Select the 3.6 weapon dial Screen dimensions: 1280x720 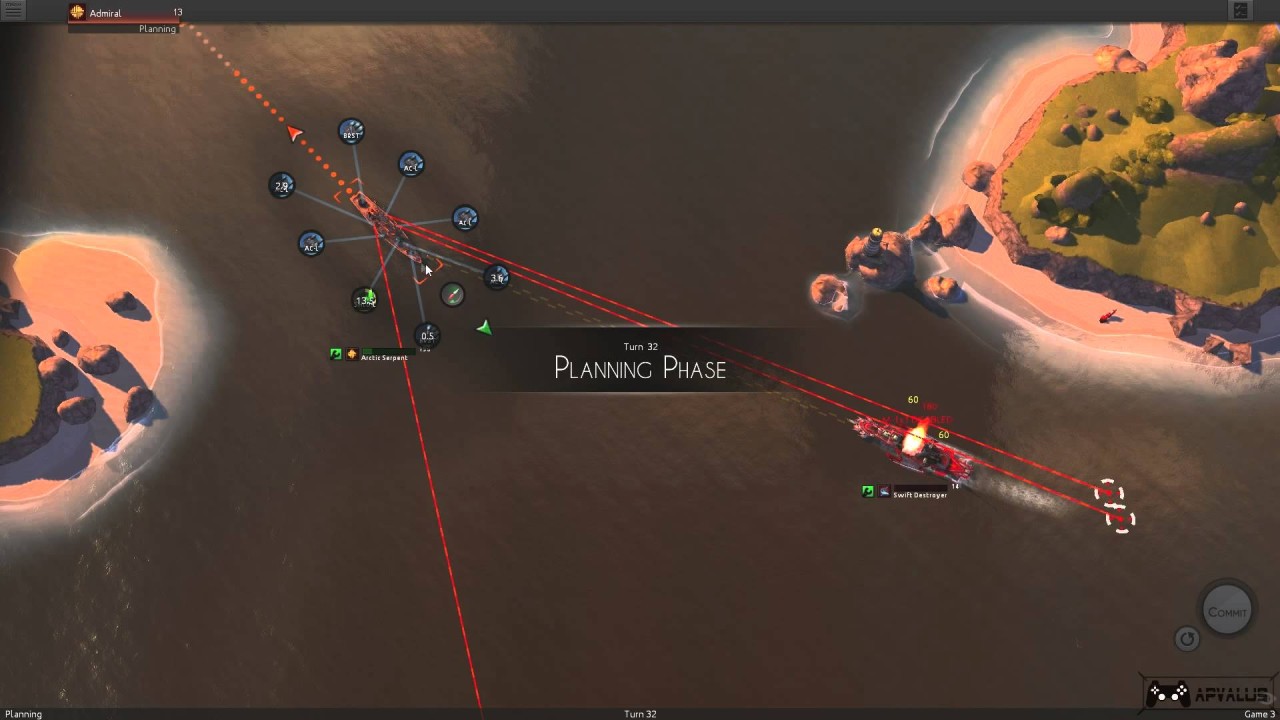point(496,276)
